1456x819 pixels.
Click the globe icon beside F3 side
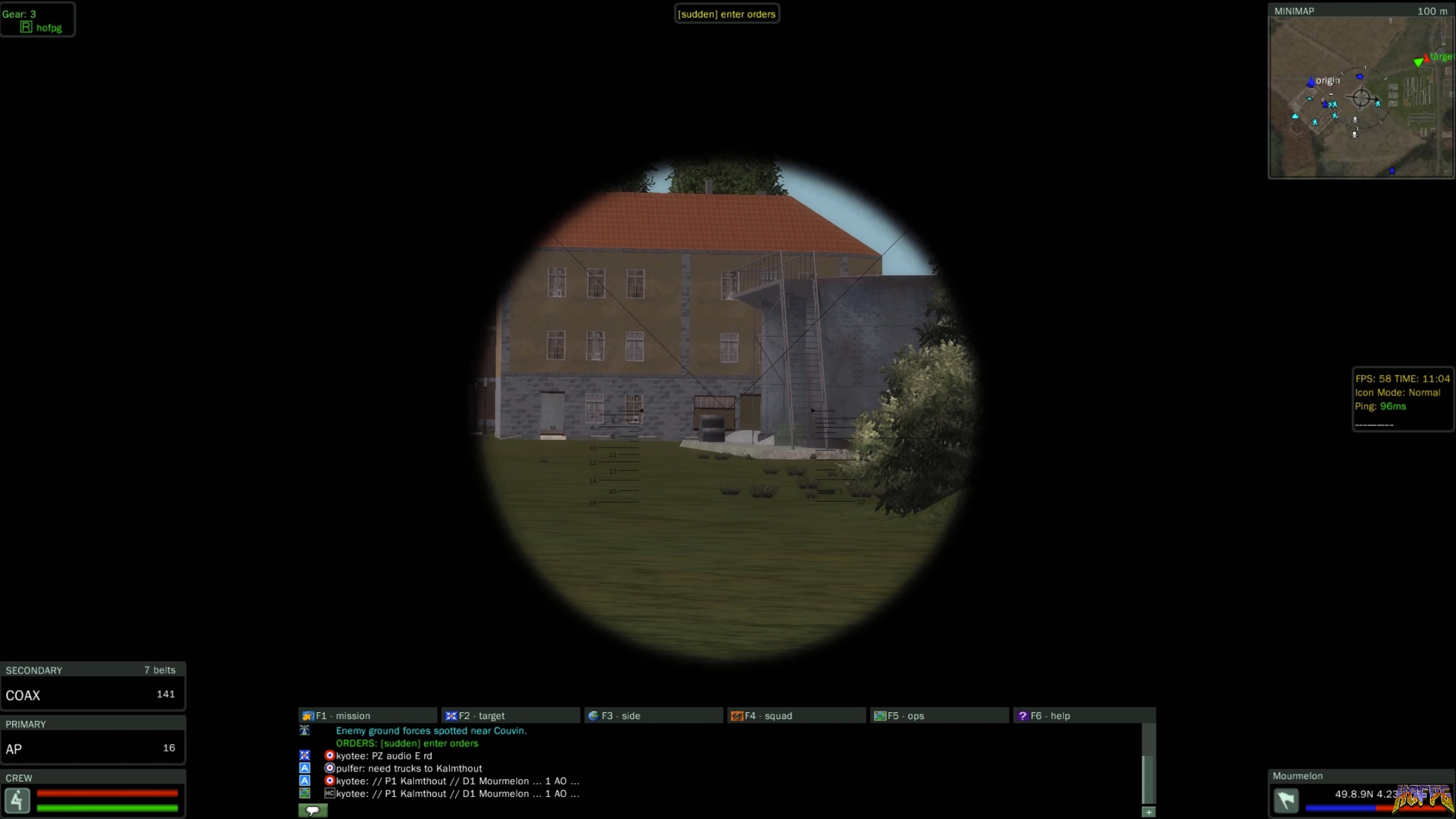592,715
